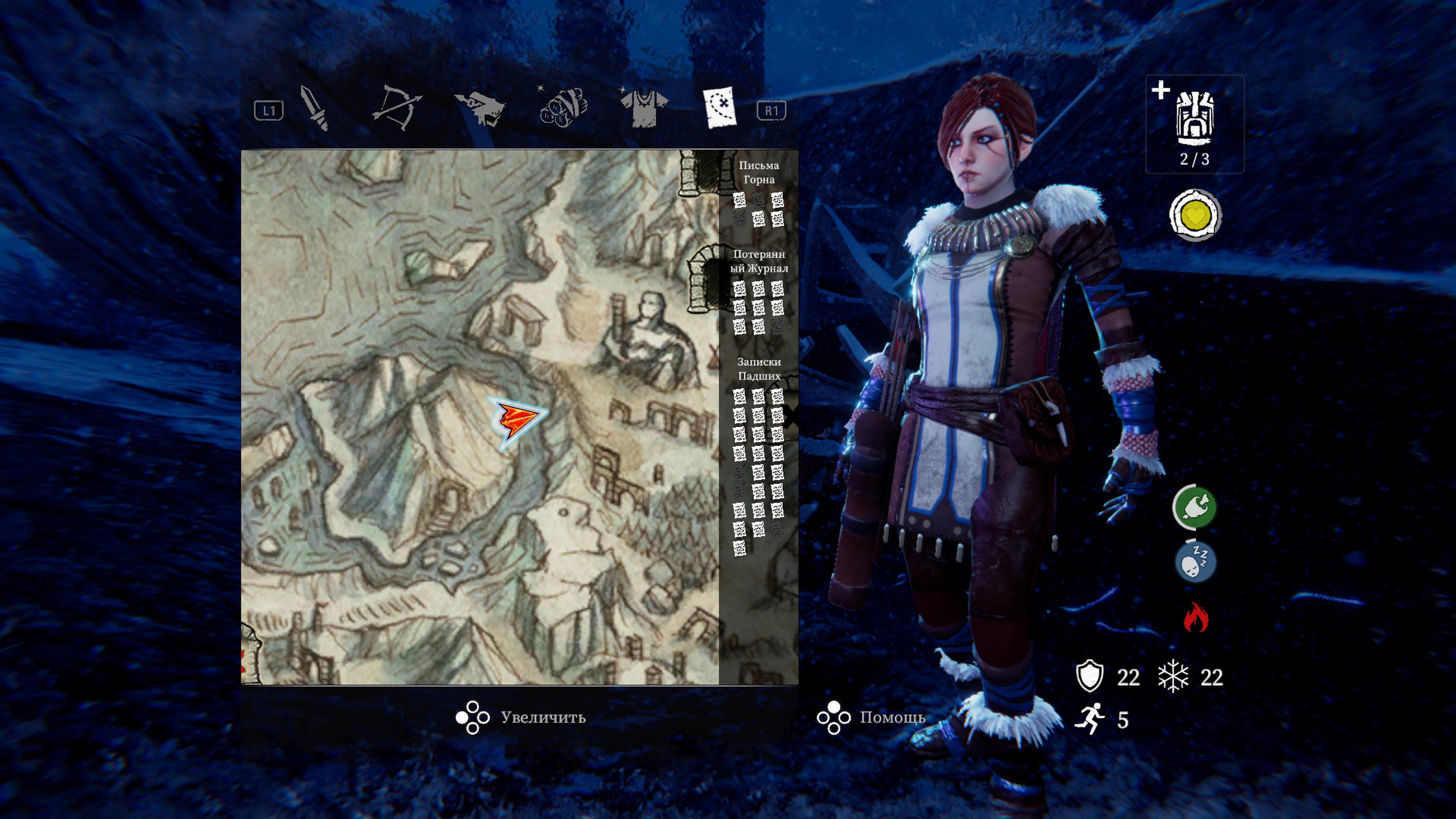Select the red flame warmth icon
The width and height of the screenshot is (1456, 819).
1196,617
